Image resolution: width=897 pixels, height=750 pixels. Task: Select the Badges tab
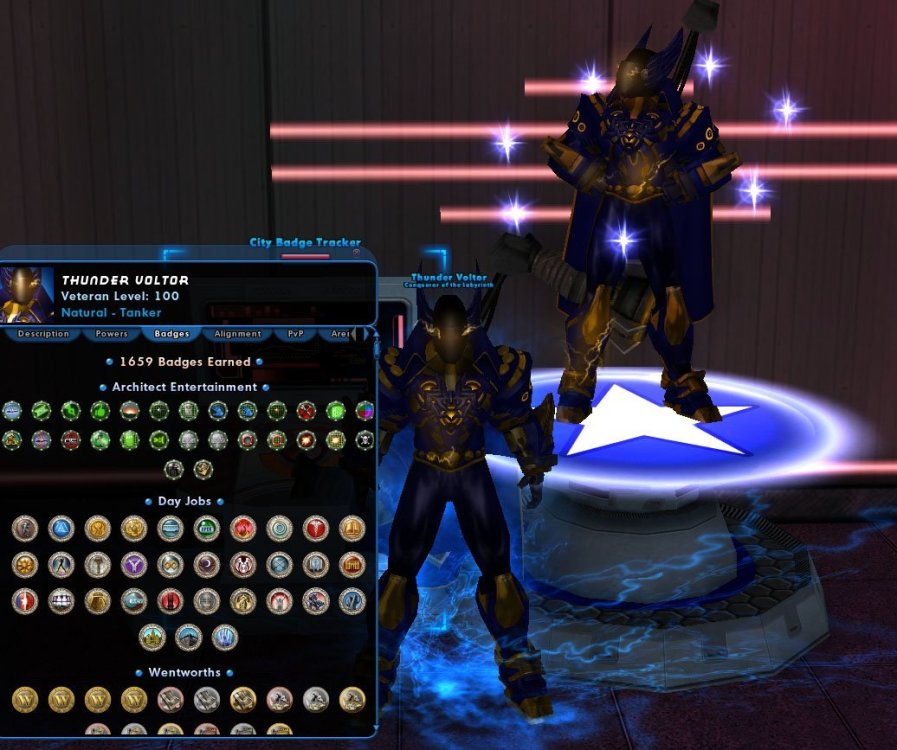tap(172, 334)
